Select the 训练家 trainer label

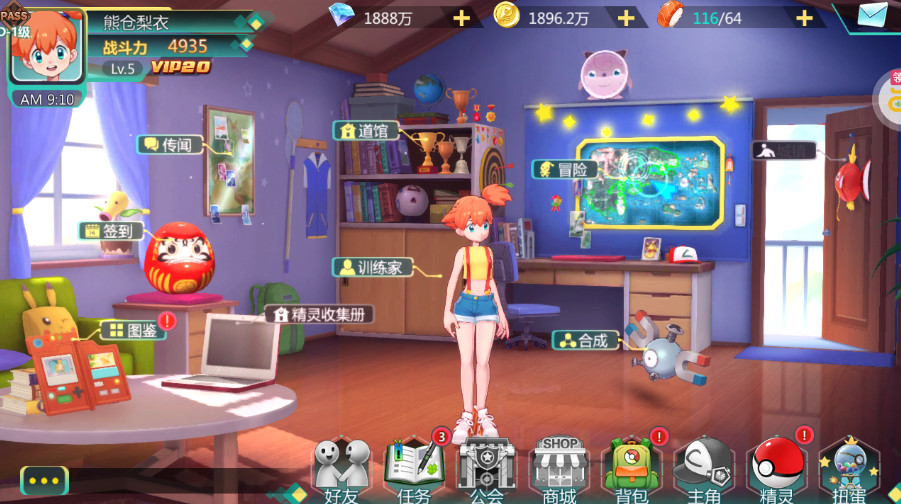tap(372, 267)
